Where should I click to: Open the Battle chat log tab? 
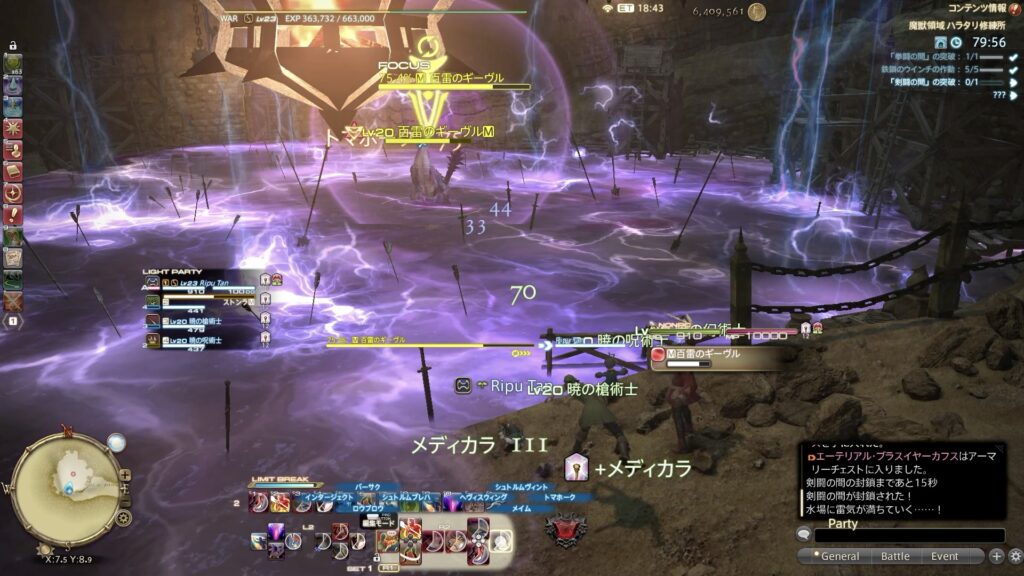[x=894, y=556]
